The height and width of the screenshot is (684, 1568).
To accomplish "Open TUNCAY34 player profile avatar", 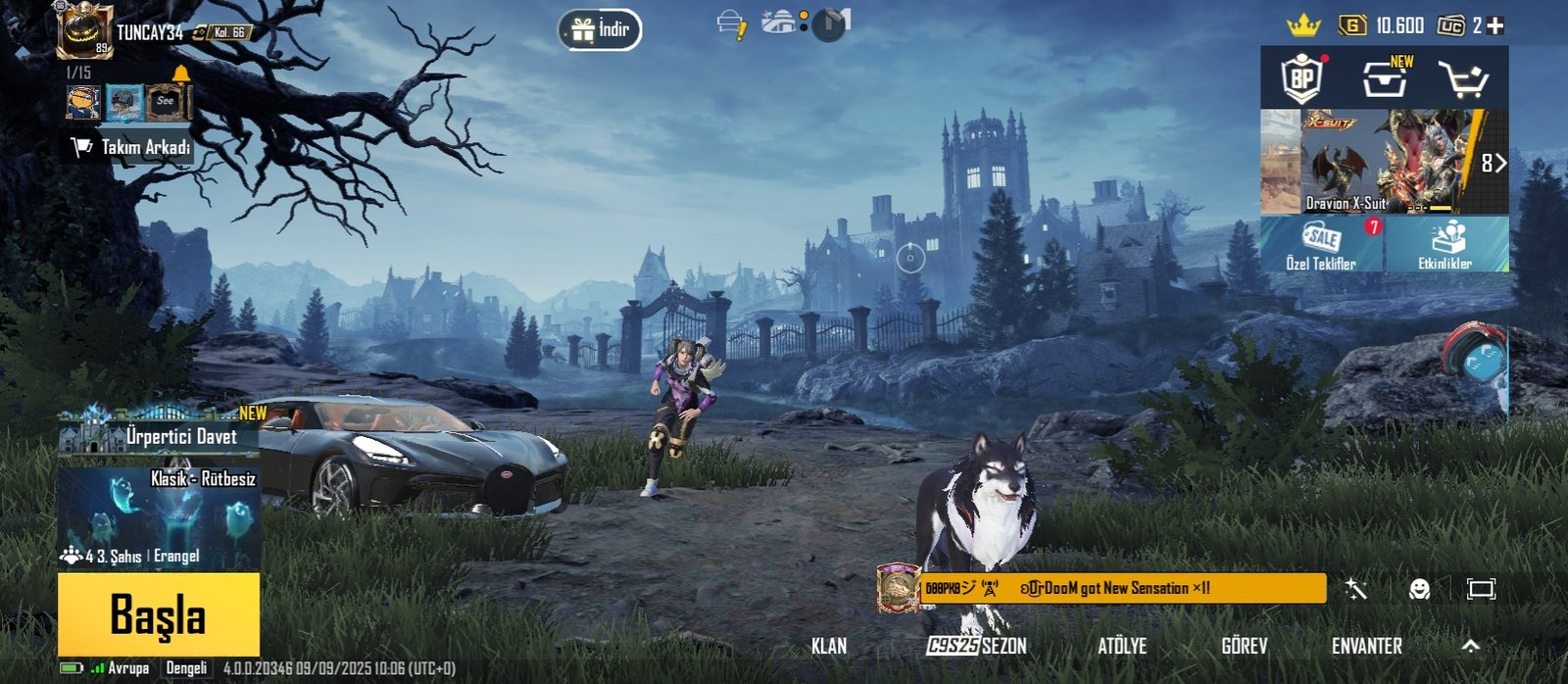I will click(x=83, y=30).
